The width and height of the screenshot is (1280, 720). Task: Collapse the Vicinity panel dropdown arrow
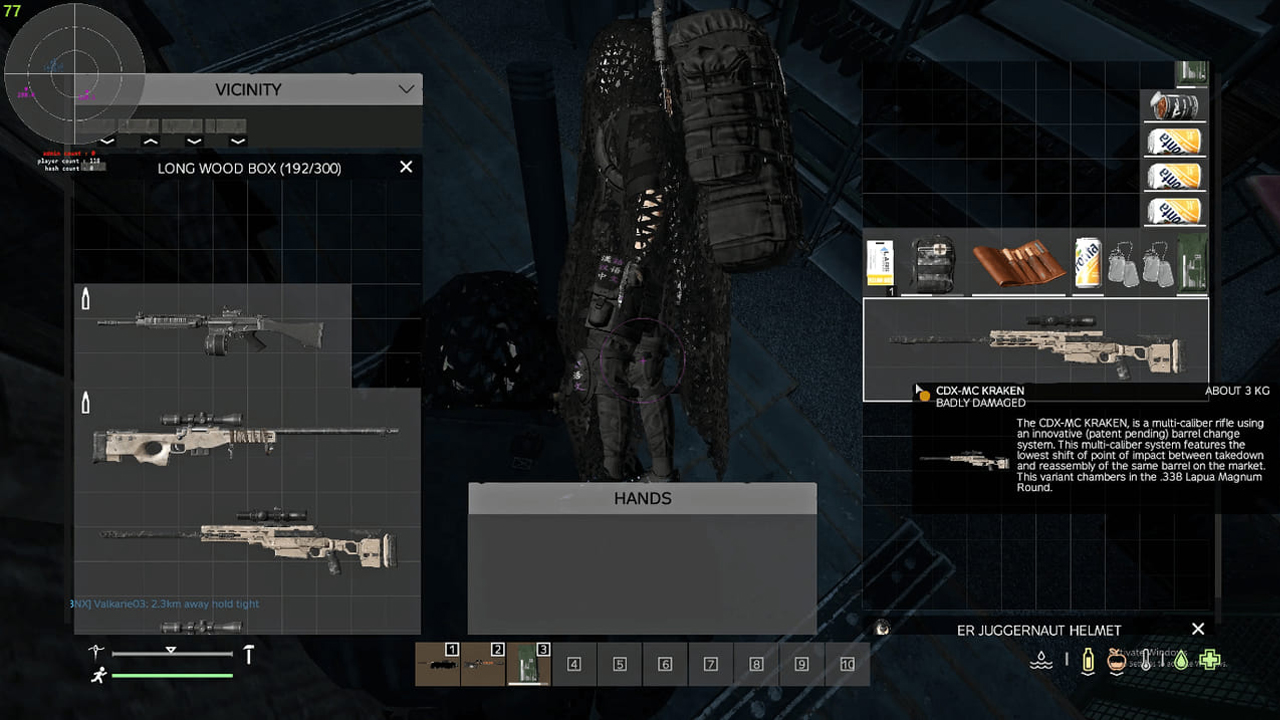406,89
